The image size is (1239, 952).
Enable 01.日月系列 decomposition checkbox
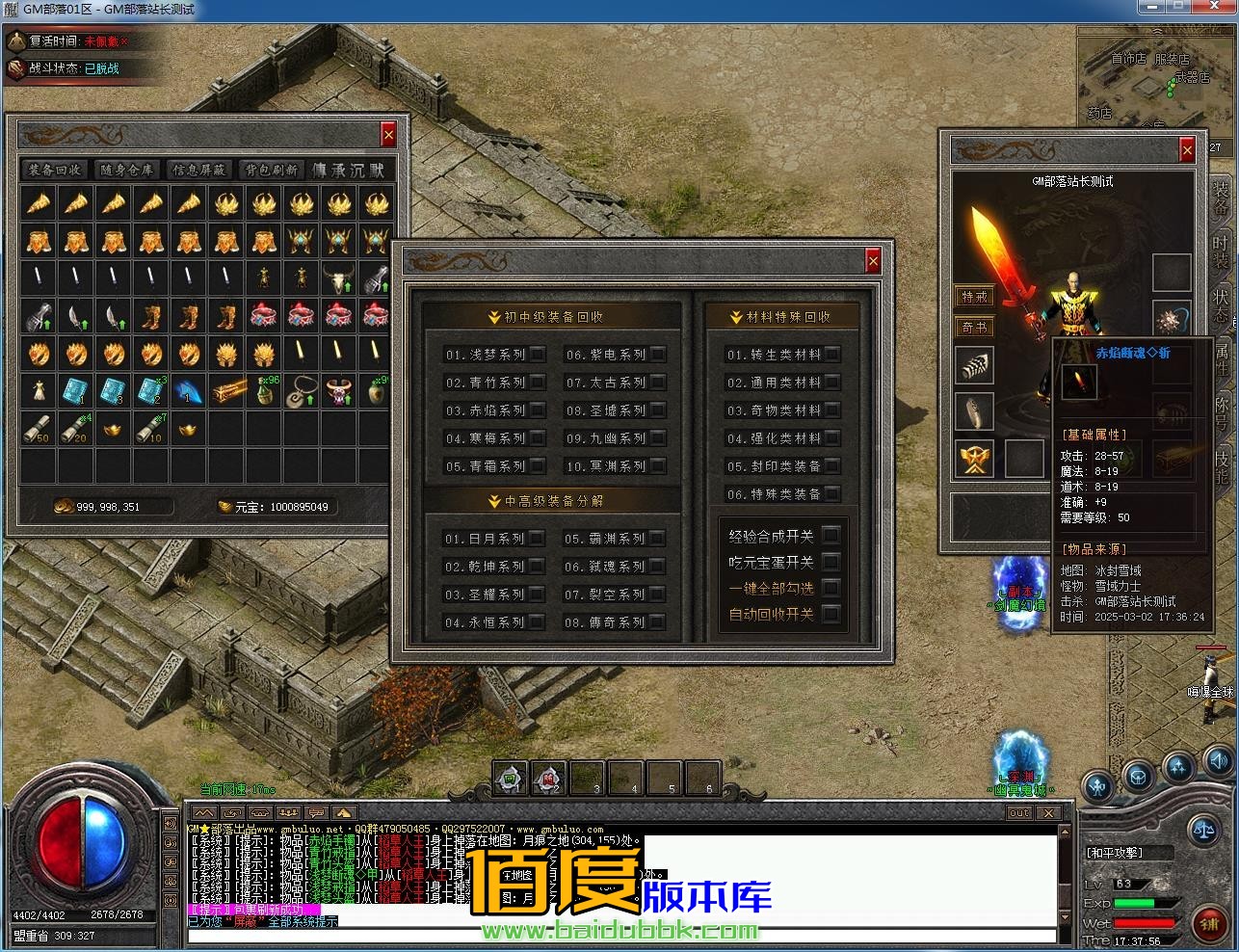point(538,539)
